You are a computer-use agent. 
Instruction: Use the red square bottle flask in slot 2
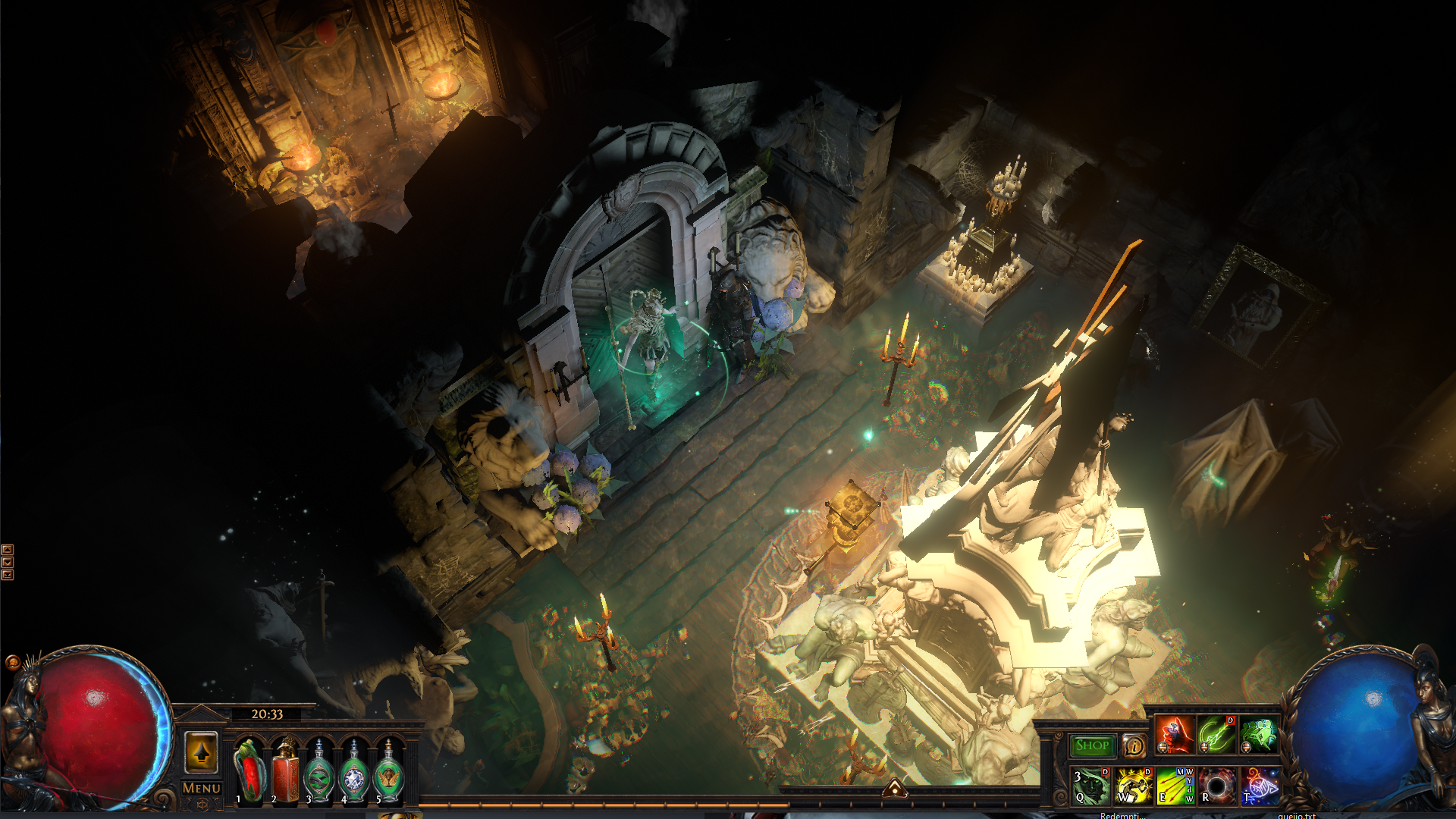(x=285, y=772)
